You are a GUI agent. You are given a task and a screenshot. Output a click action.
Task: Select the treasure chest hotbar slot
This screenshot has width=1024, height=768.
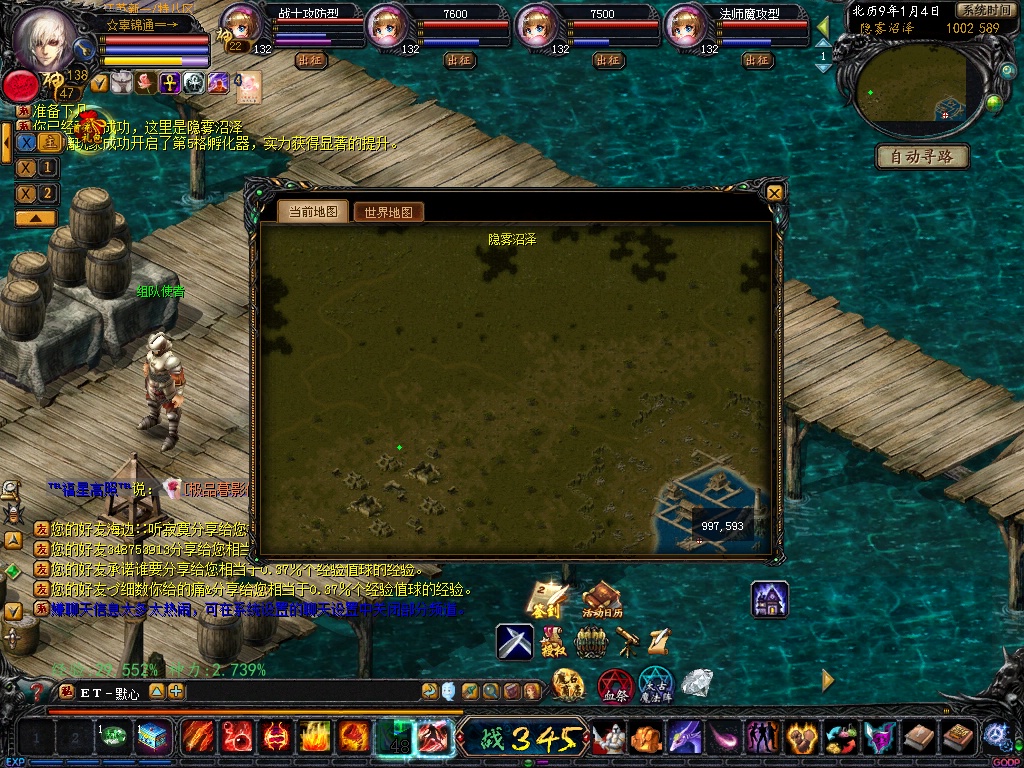[x=154, y=738]
